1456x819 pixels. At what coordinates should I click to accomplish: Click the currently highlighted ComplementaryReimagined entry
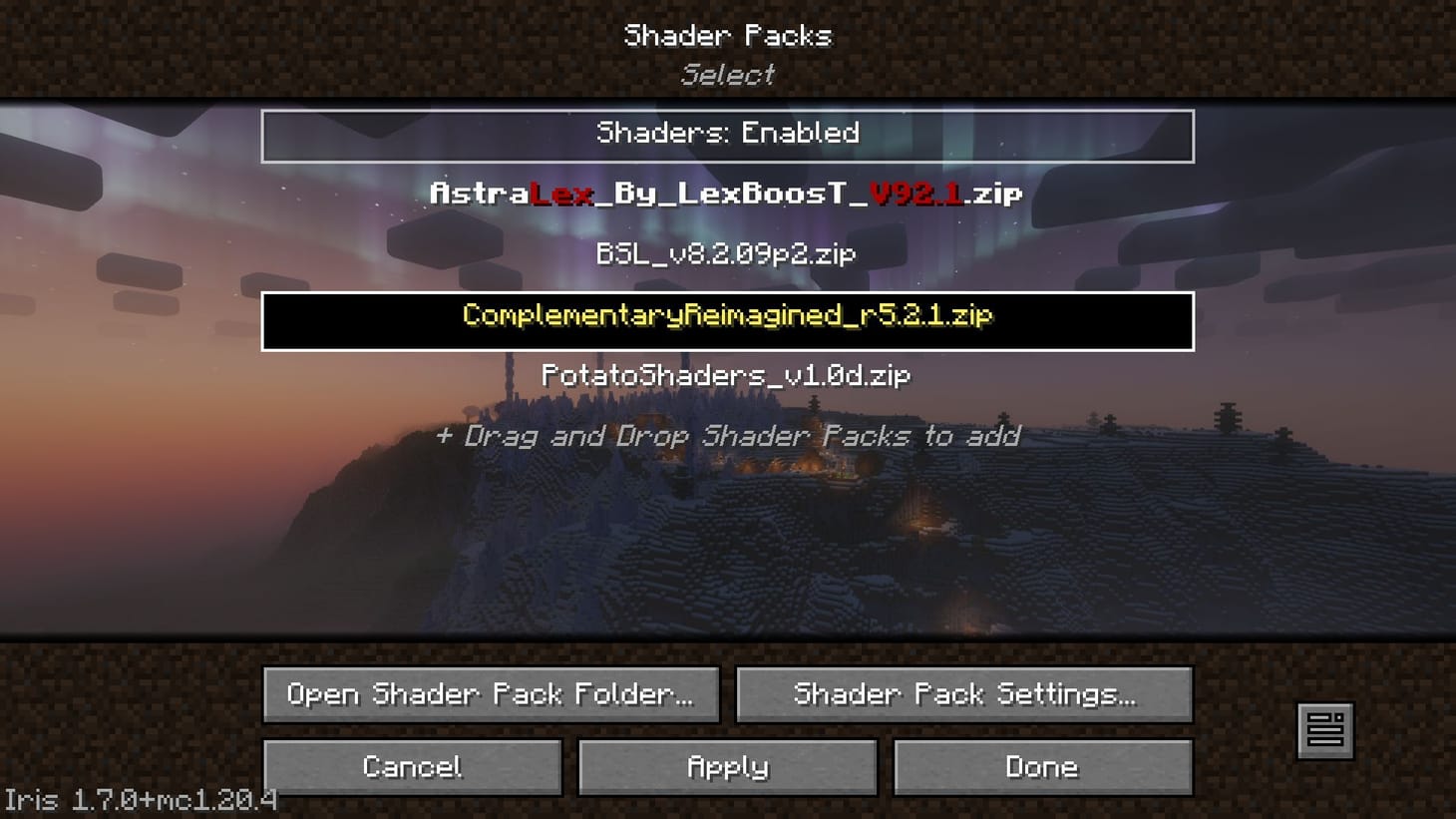727,316
